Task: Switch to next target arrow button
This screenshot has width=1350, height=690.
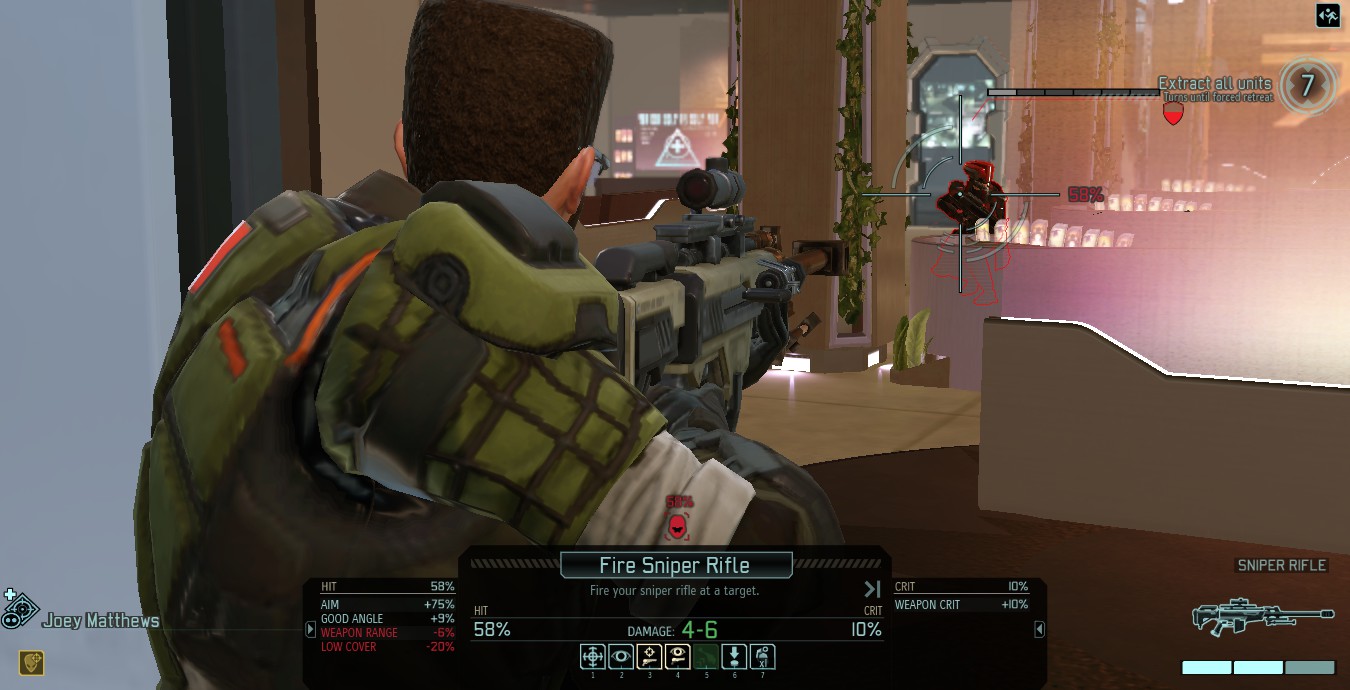Action: 872,590
